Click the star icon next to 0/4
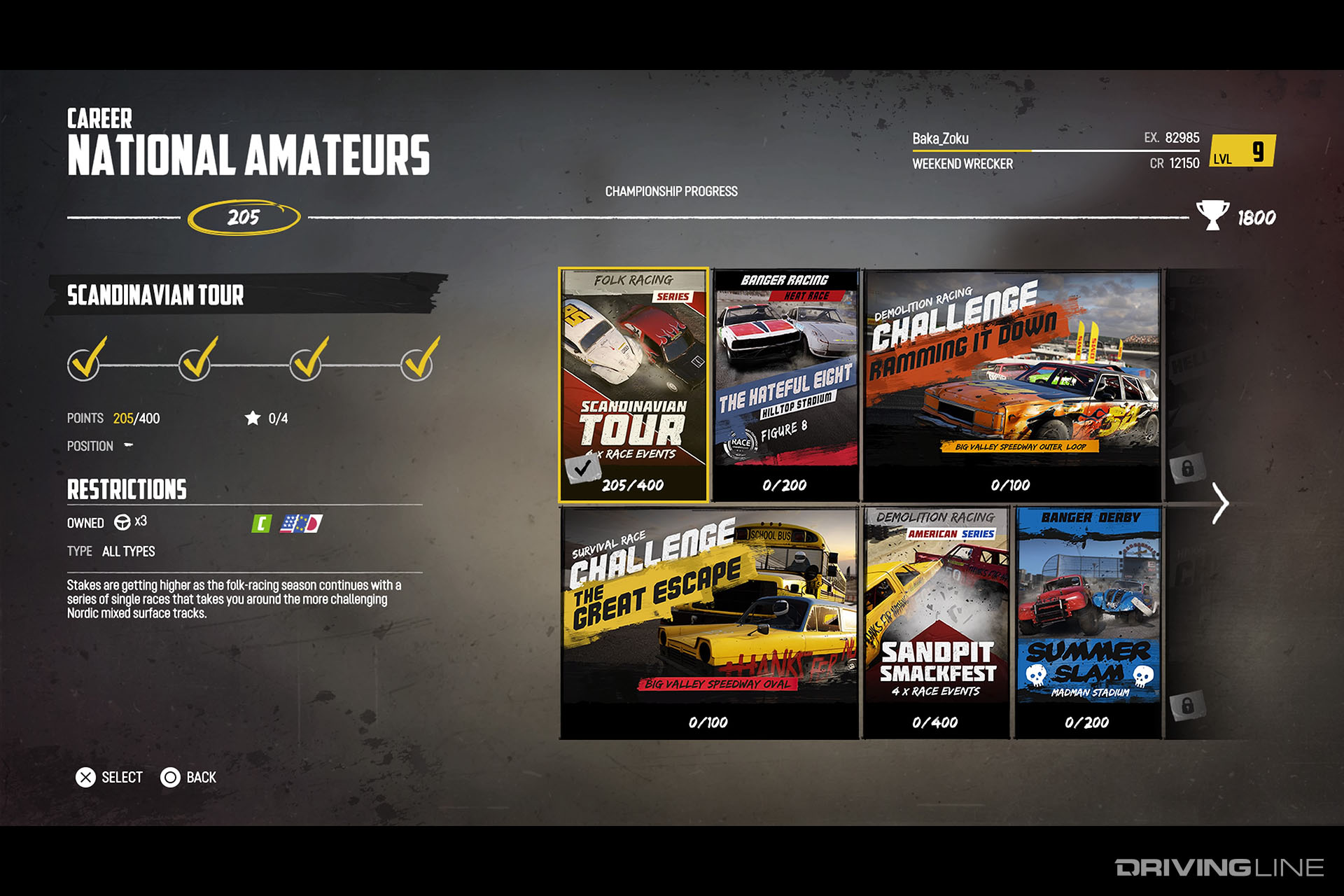Viewport: 1344px width, 896px height. pos(251,417)
